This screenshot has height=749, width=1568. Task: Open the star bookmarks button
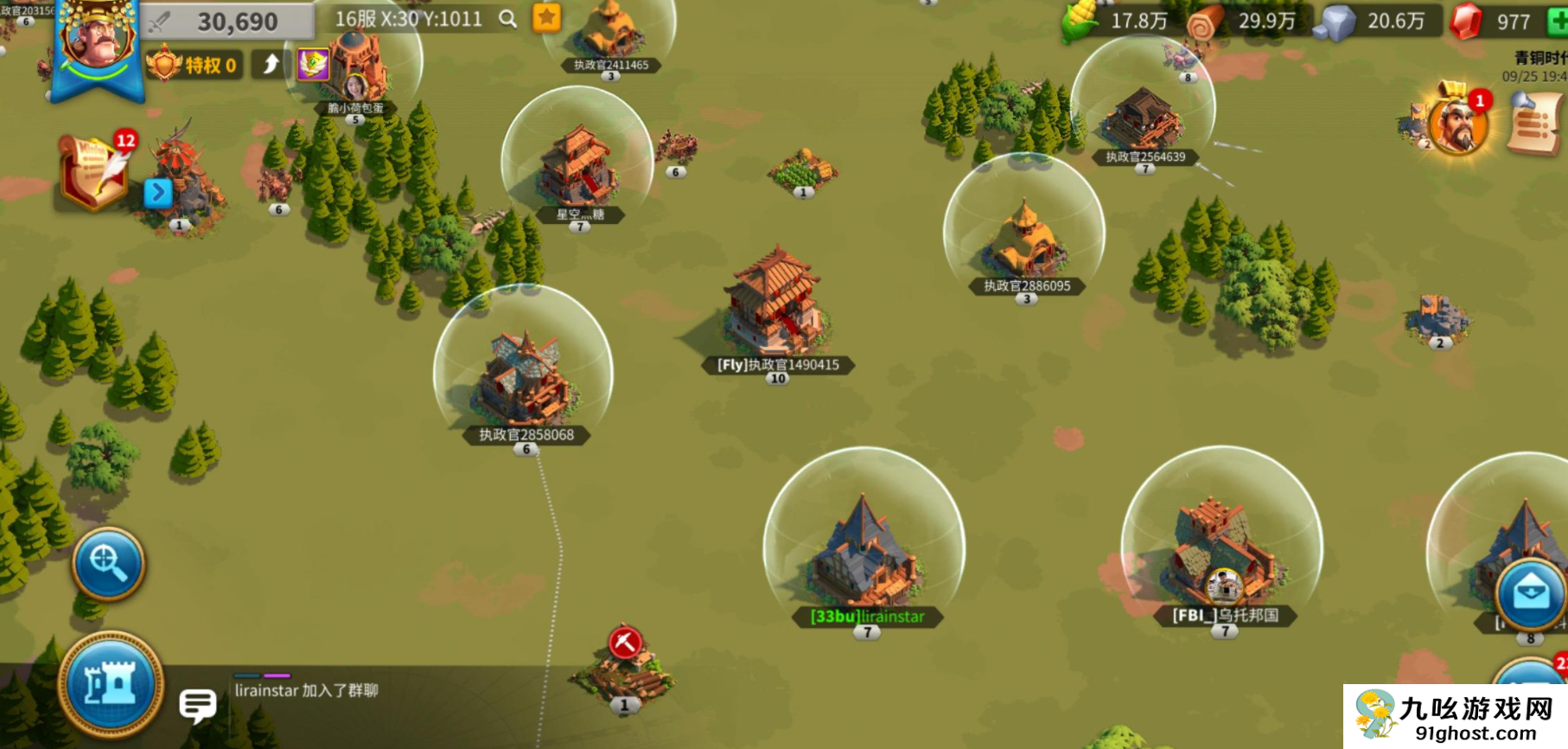[546, 18]
